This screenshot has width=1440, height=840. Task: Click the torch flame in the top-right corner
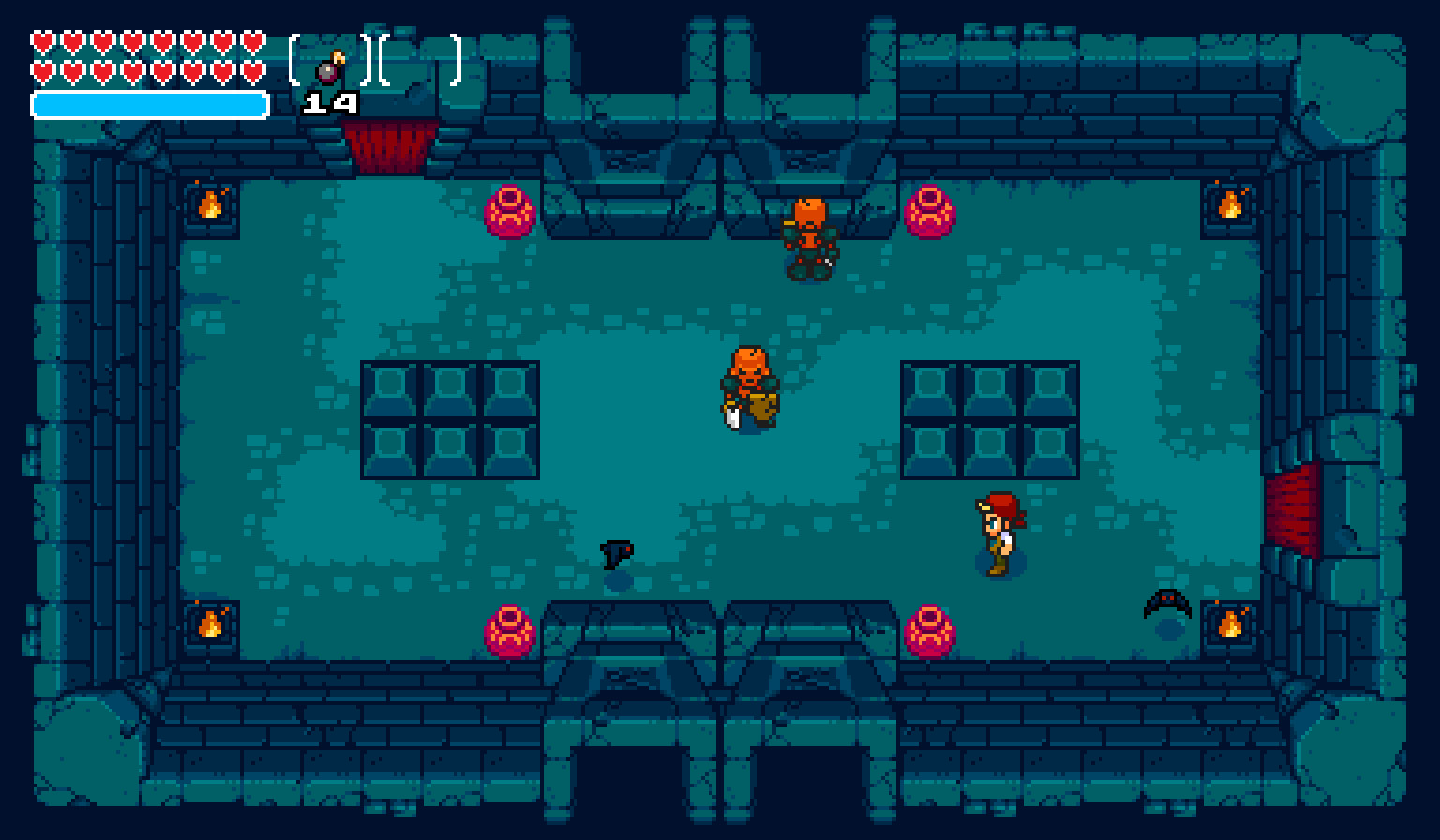[x=1231, y=204]
